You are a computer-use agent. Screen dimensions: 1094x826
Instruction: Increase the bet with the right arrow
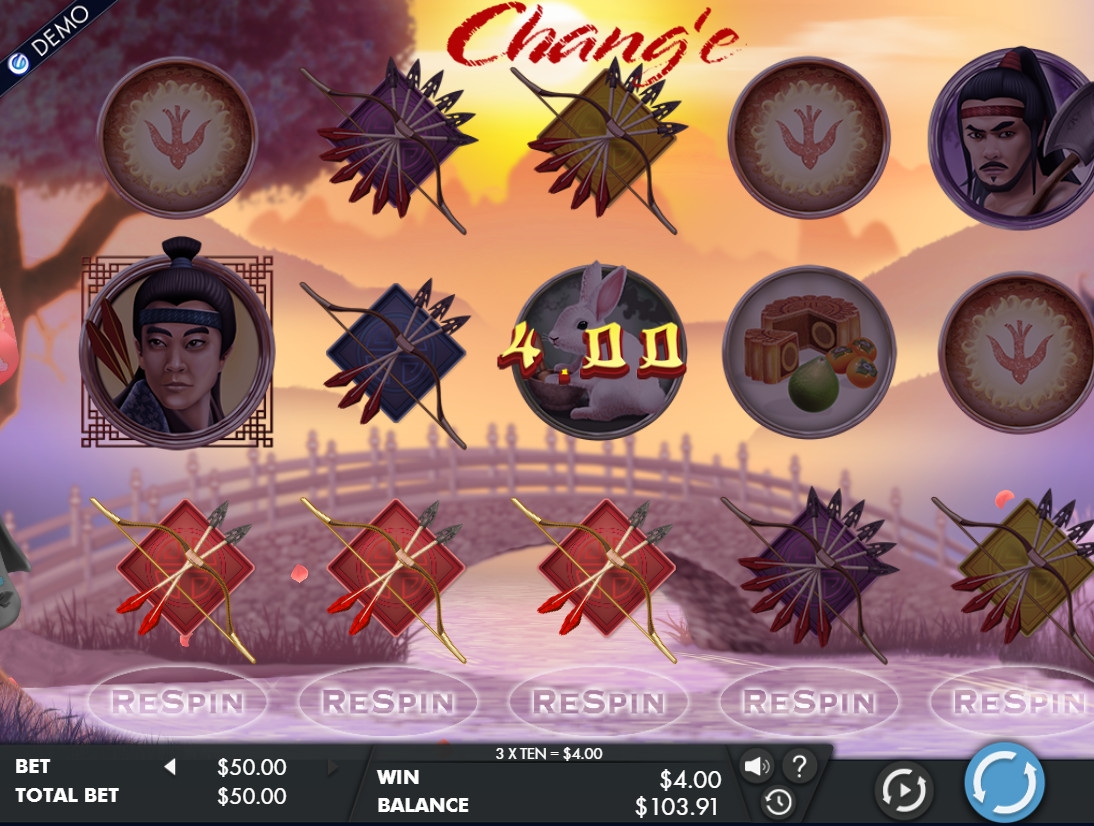333,767
